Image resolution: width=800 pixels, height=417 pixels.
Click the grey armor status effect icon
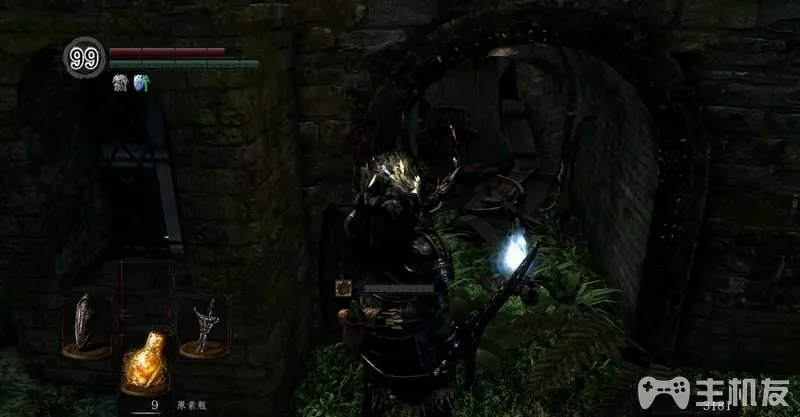(x=119, y=82)
